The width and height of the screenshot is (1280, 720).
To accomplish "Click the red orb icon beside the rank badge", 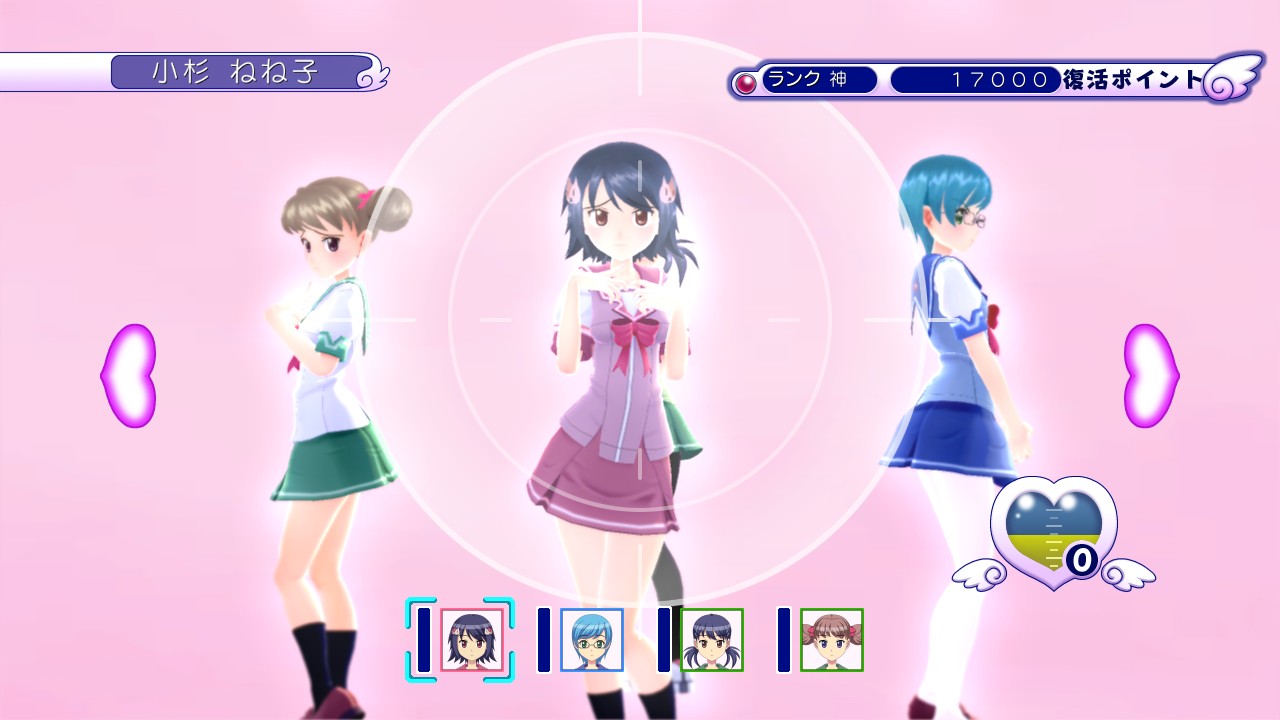I will point(744,80).
